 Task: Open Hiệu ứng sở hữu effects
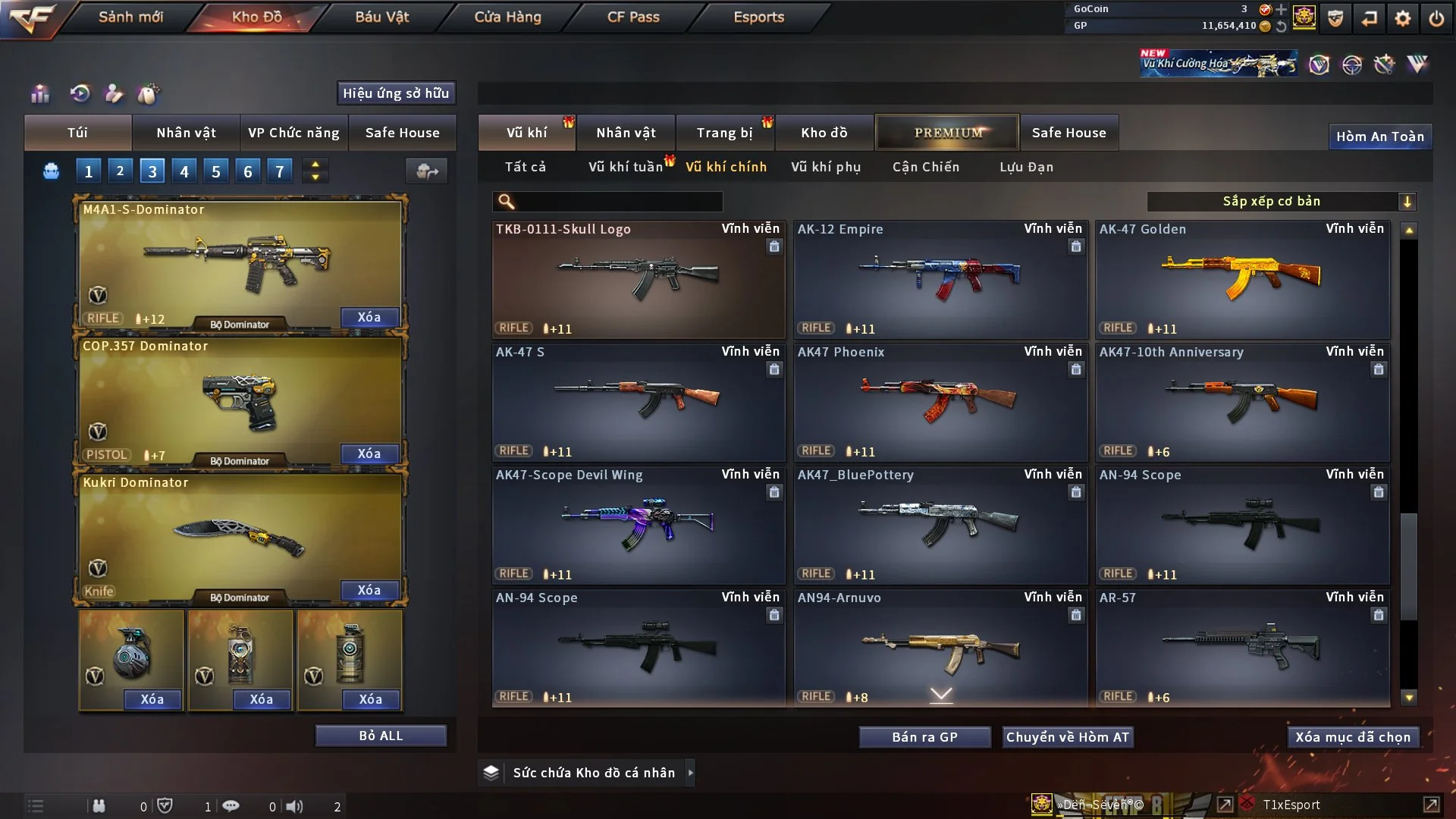click(x=396, y=93)
